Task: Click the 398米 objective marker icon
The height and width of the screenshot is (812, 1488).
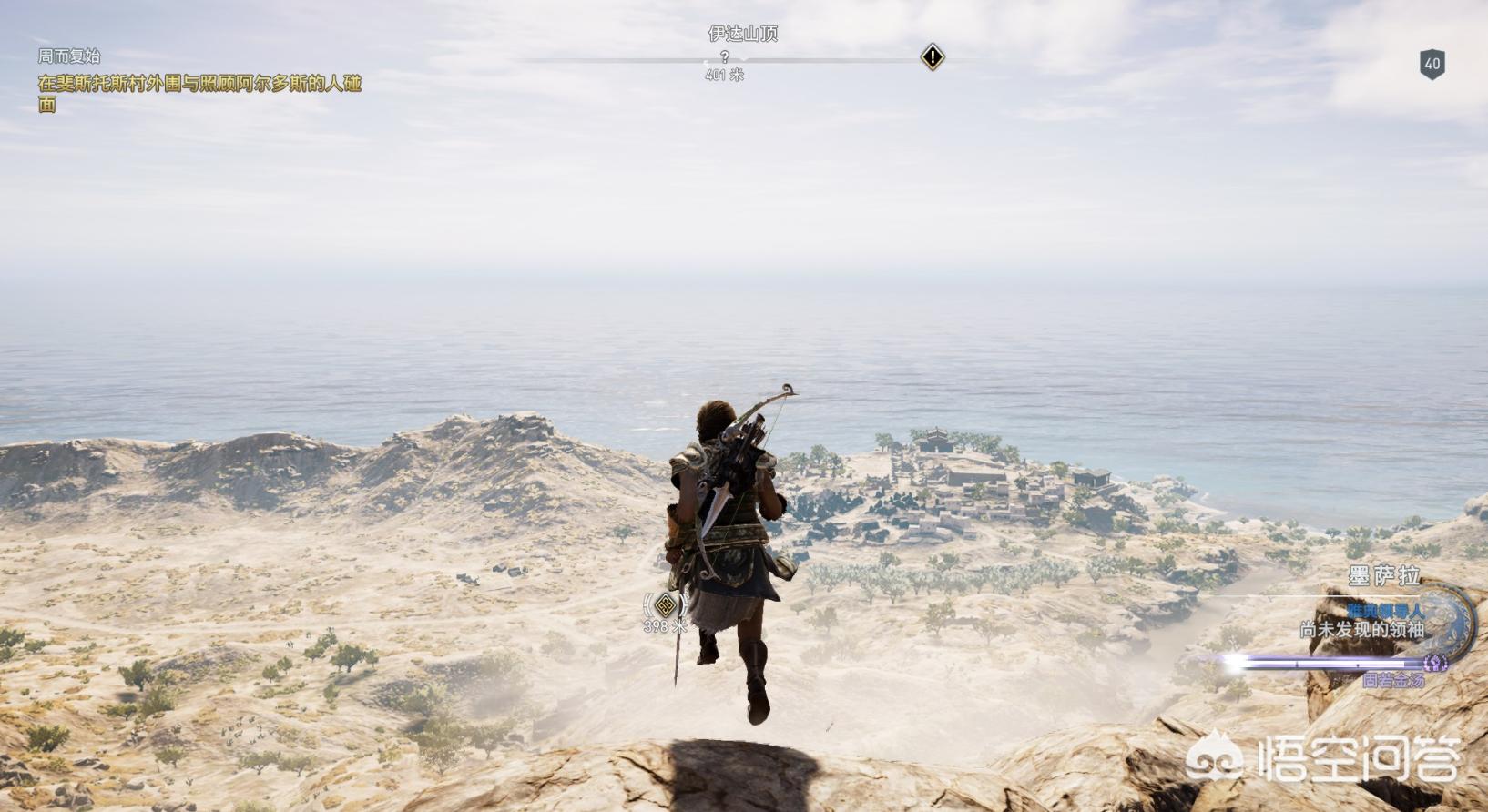Action: pos(666,605)
